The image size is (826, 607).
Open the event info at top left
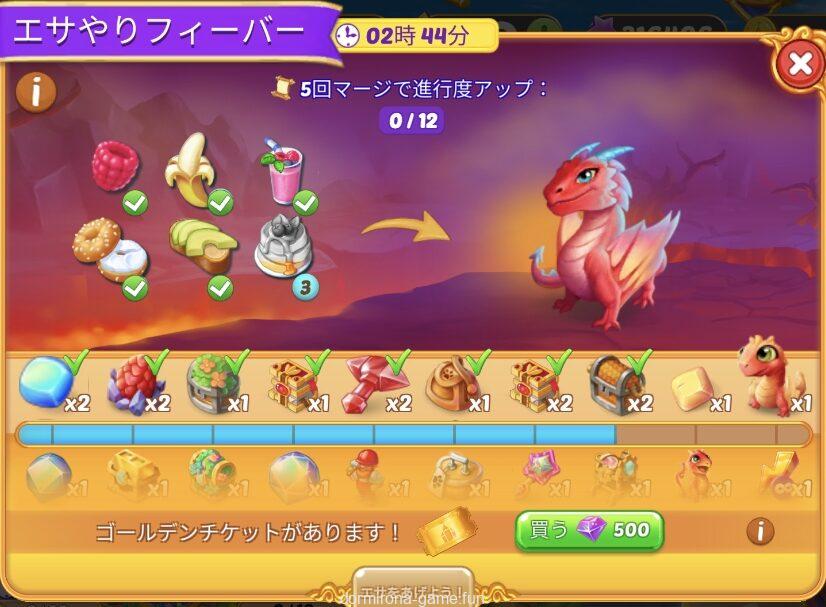coord(36,92)
